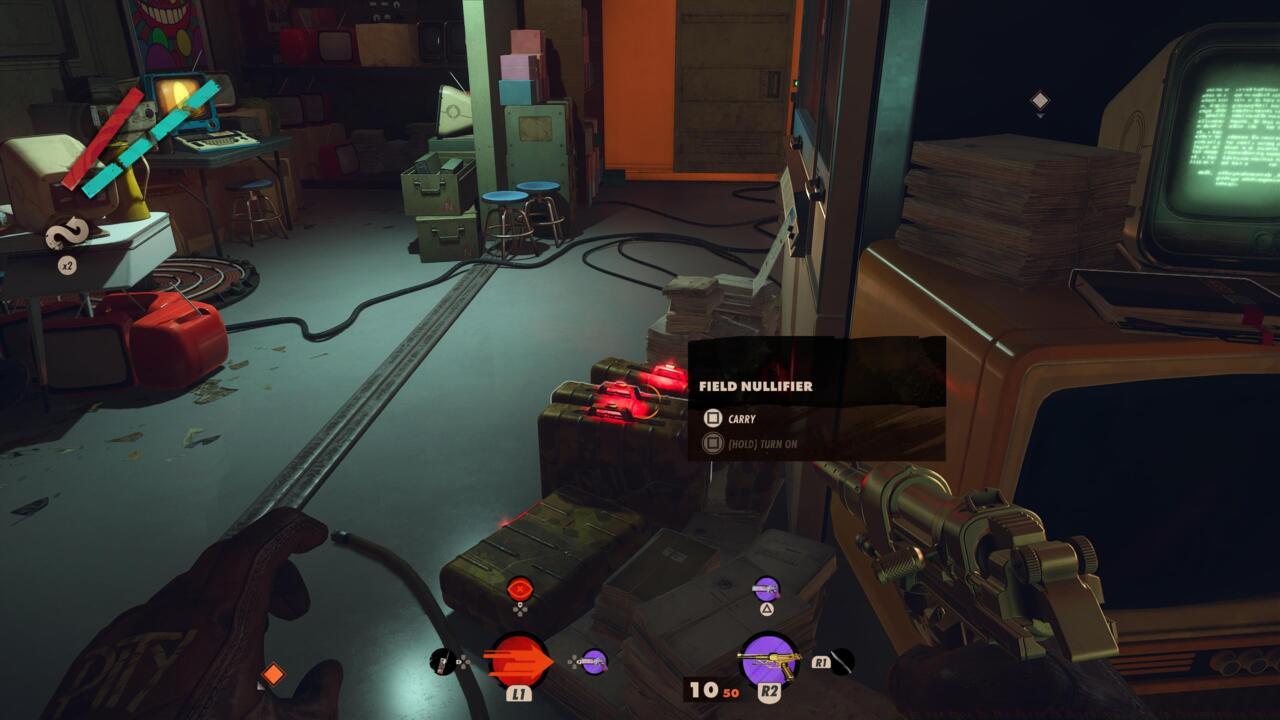
Task: Click the R1 button label beside the machete
Action: 822,662
